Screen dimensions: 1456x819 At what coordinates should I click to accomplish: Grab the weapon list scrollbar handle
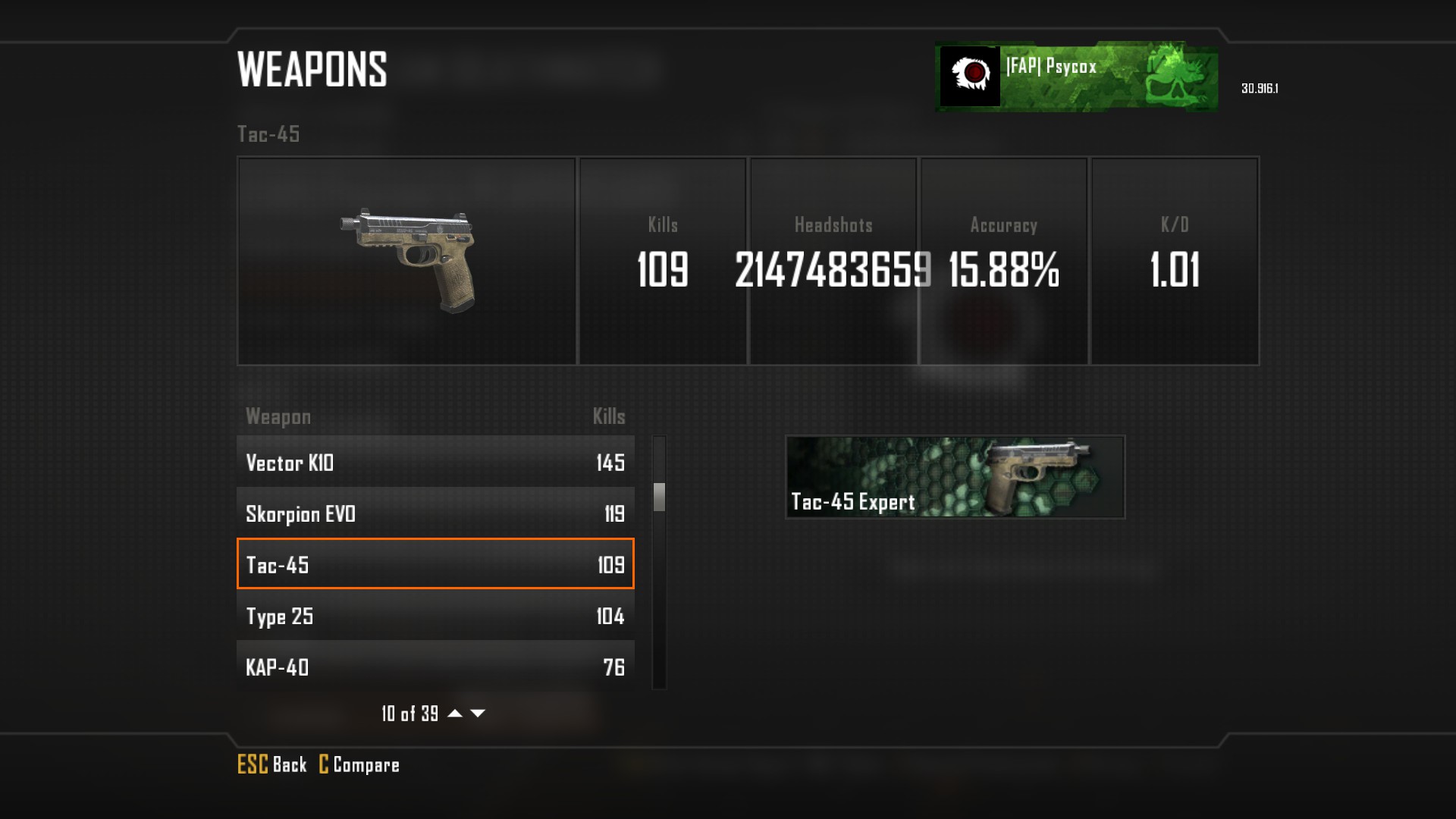pyautogui.click(x=659, y=497)
